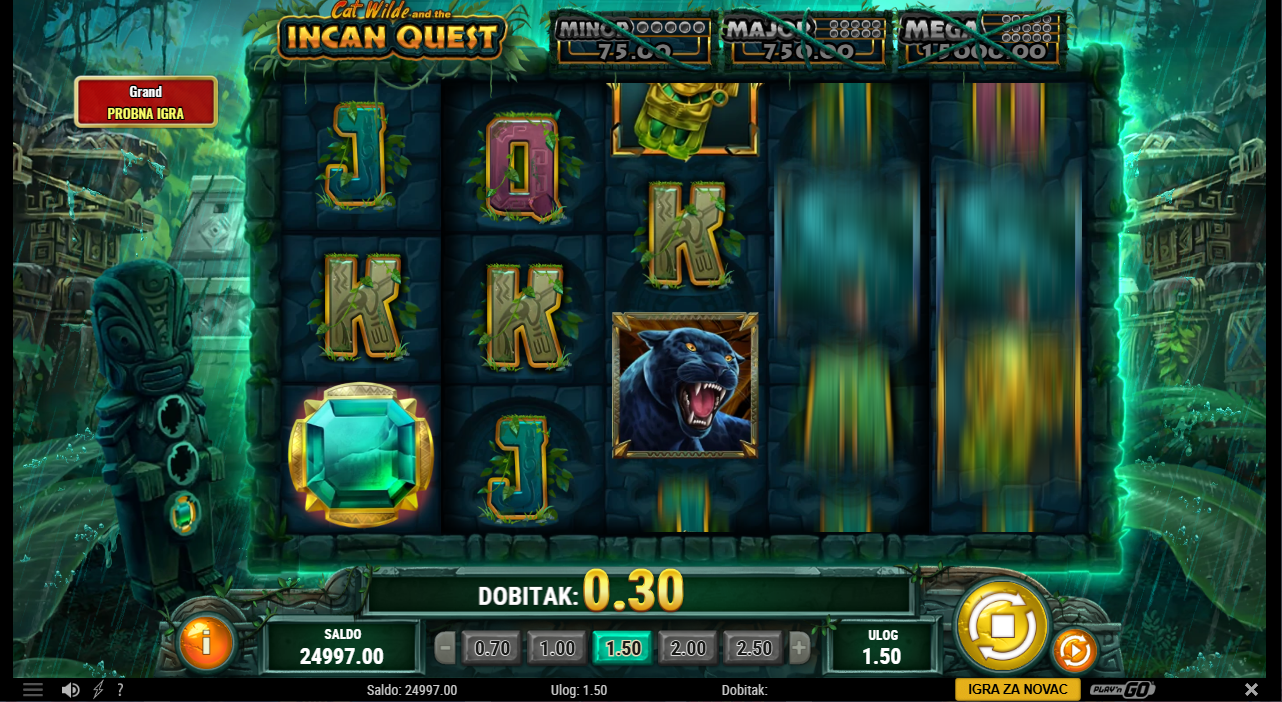Open the hamburger menu in bottom bar
The width and height of the screenshot is (1282, 702).
click(x=33, y=690)
